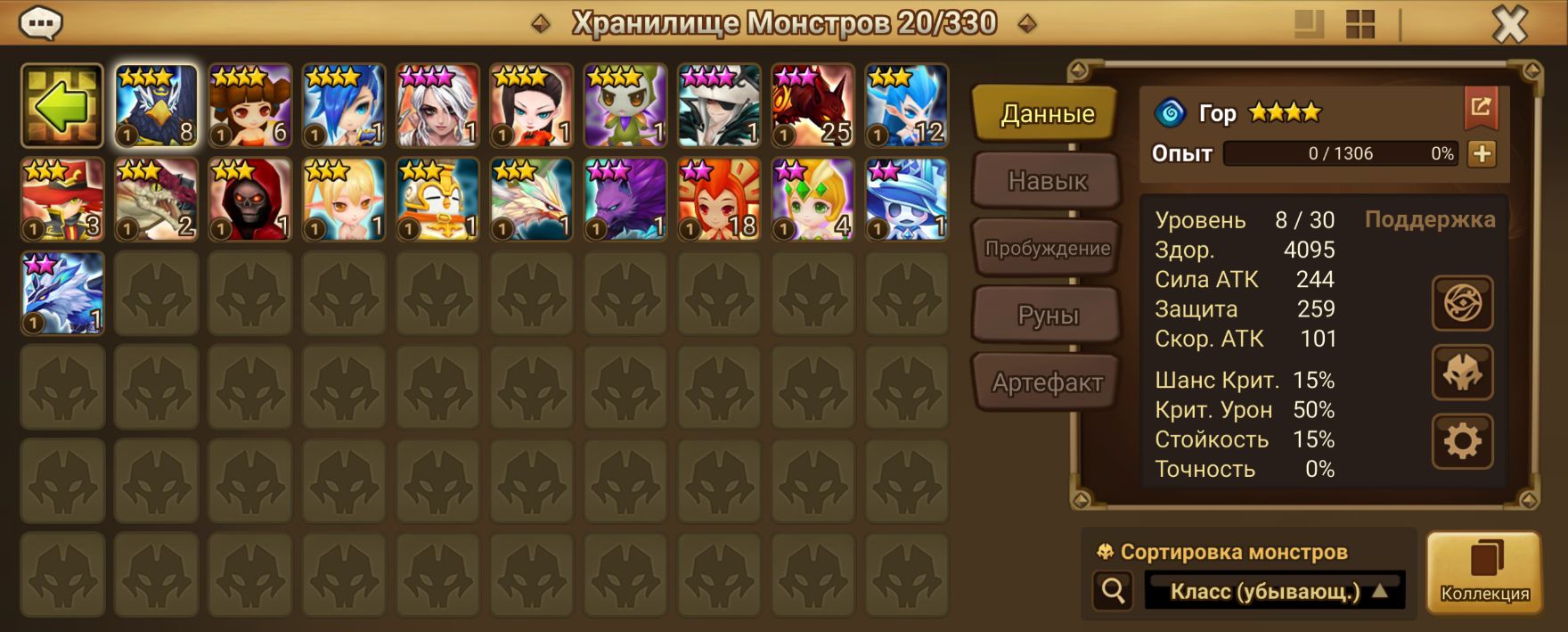
Task: Pick the purple werewolf monster
Action: pos(625,200)
